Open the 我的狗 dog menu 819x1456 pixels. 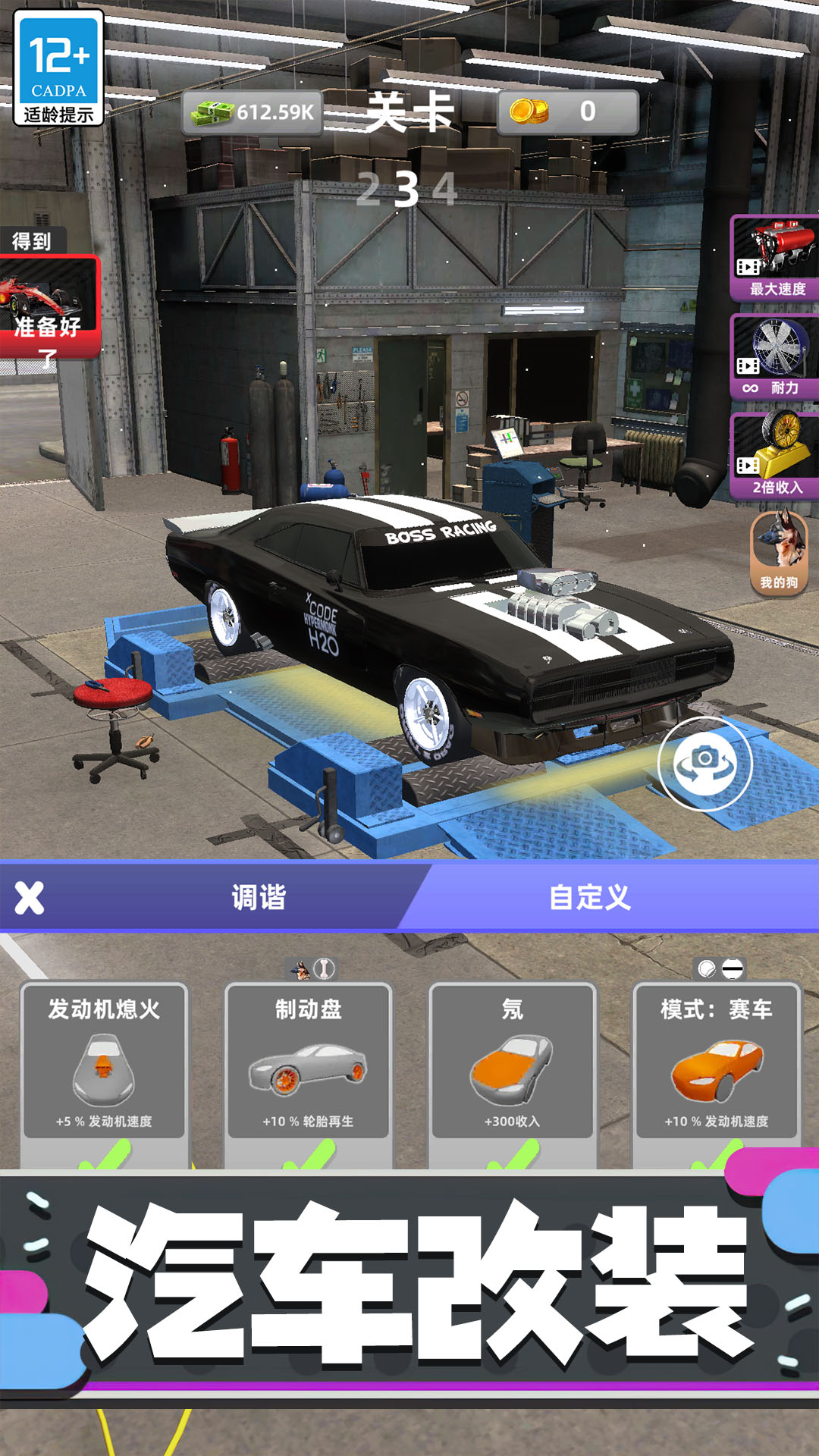tap(779, 551)
